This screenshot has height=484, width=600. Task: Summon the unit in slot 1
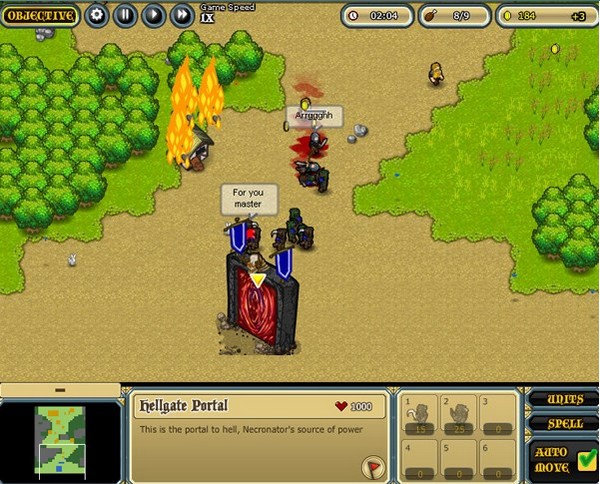pos(421,415)
